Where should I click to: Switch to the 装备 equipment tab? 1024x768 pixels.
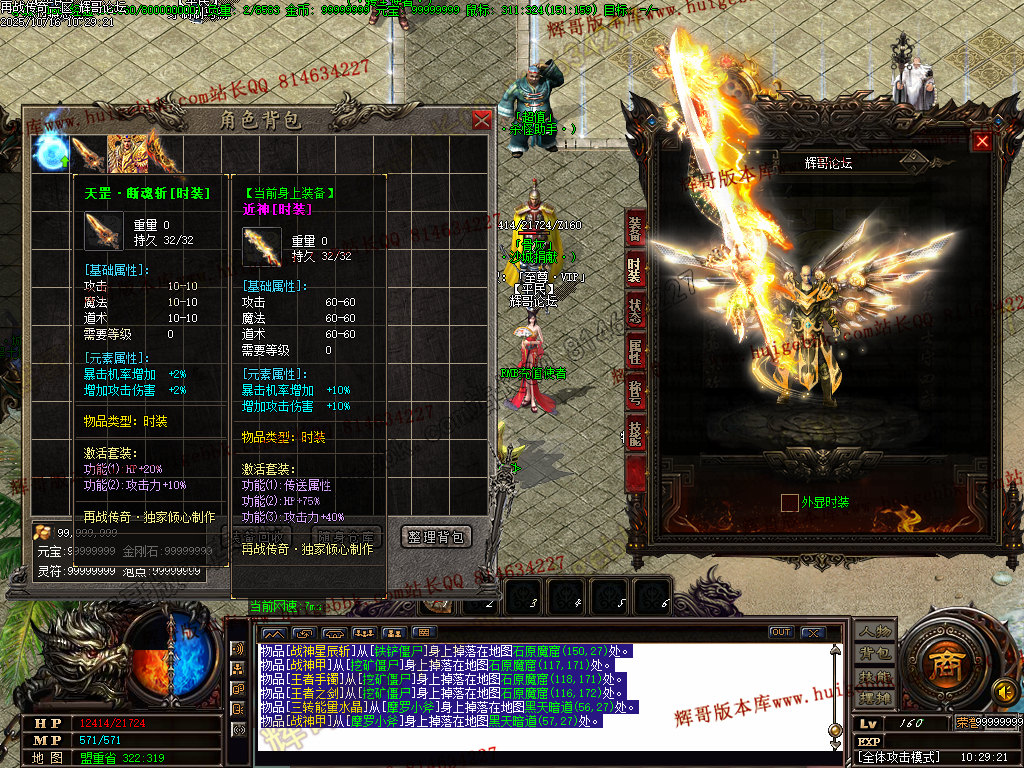click(635, 227)
